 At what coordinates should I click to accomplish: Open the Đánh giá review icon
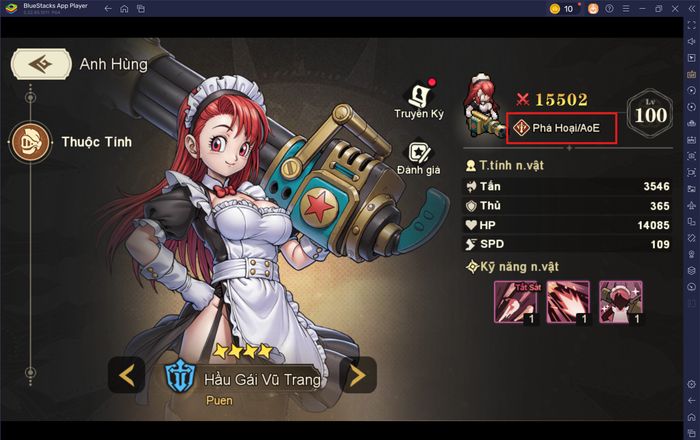tap(418, 155)
